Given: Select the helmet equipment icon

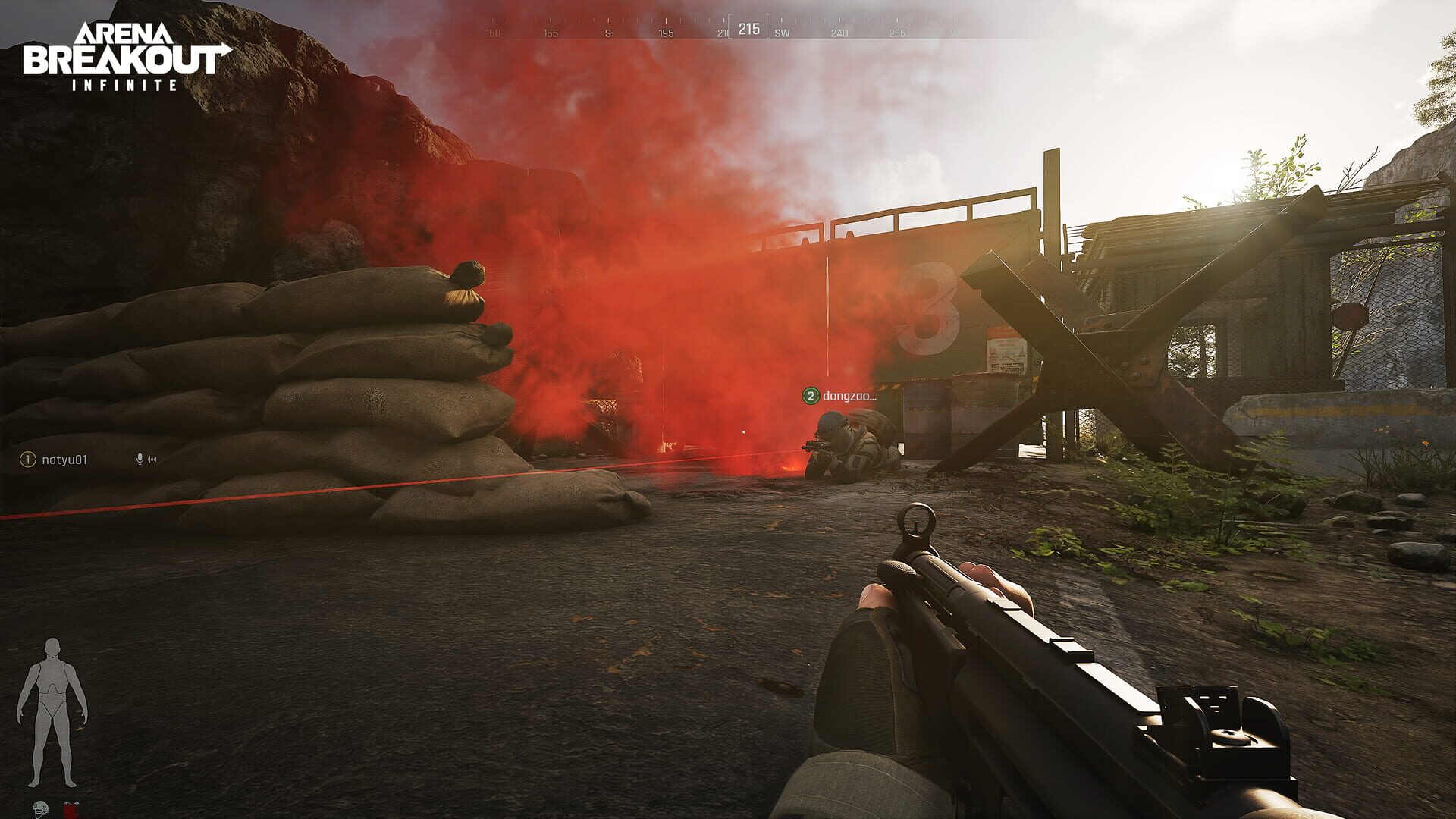Looking at the screenshot, I should pos(39,810).
